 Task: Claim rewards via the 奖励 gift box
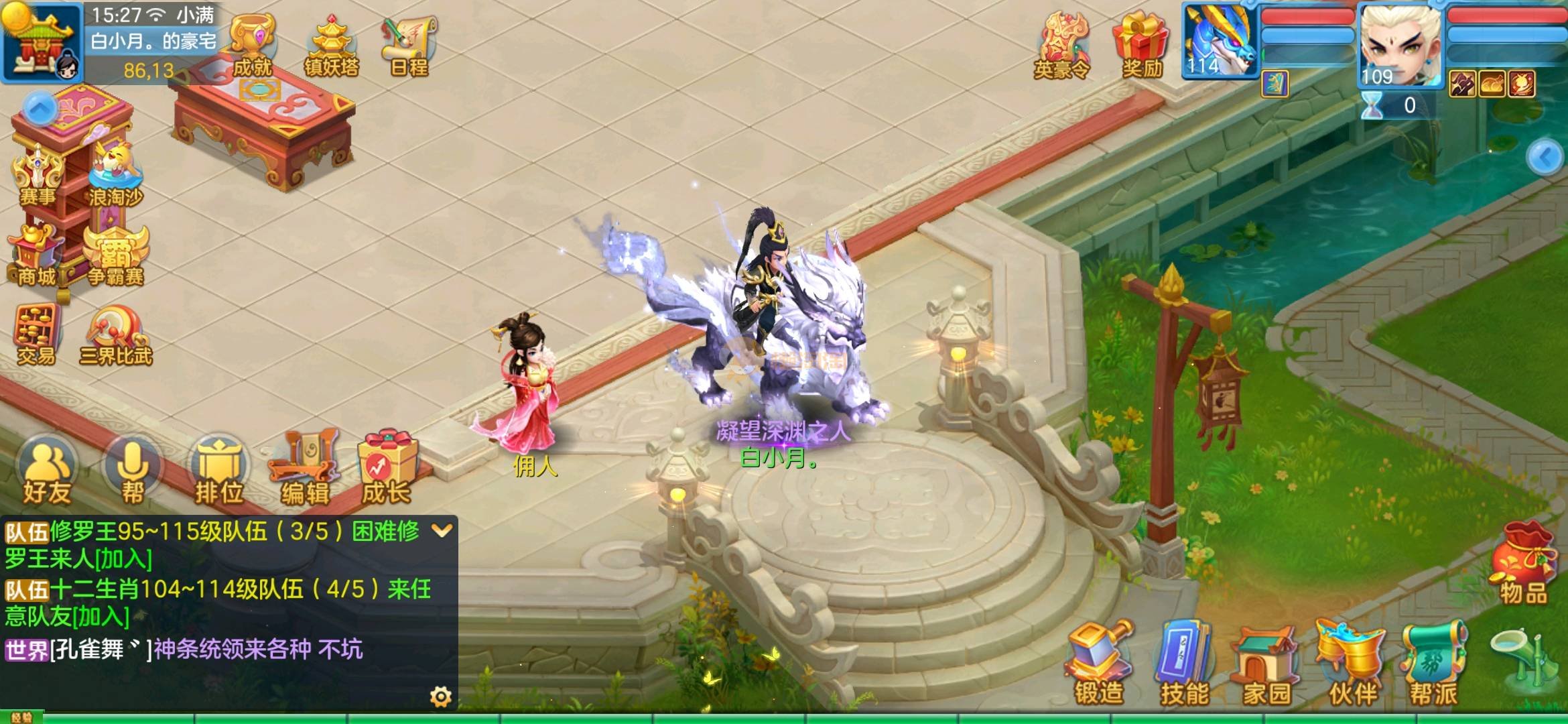click(1142, 46)
